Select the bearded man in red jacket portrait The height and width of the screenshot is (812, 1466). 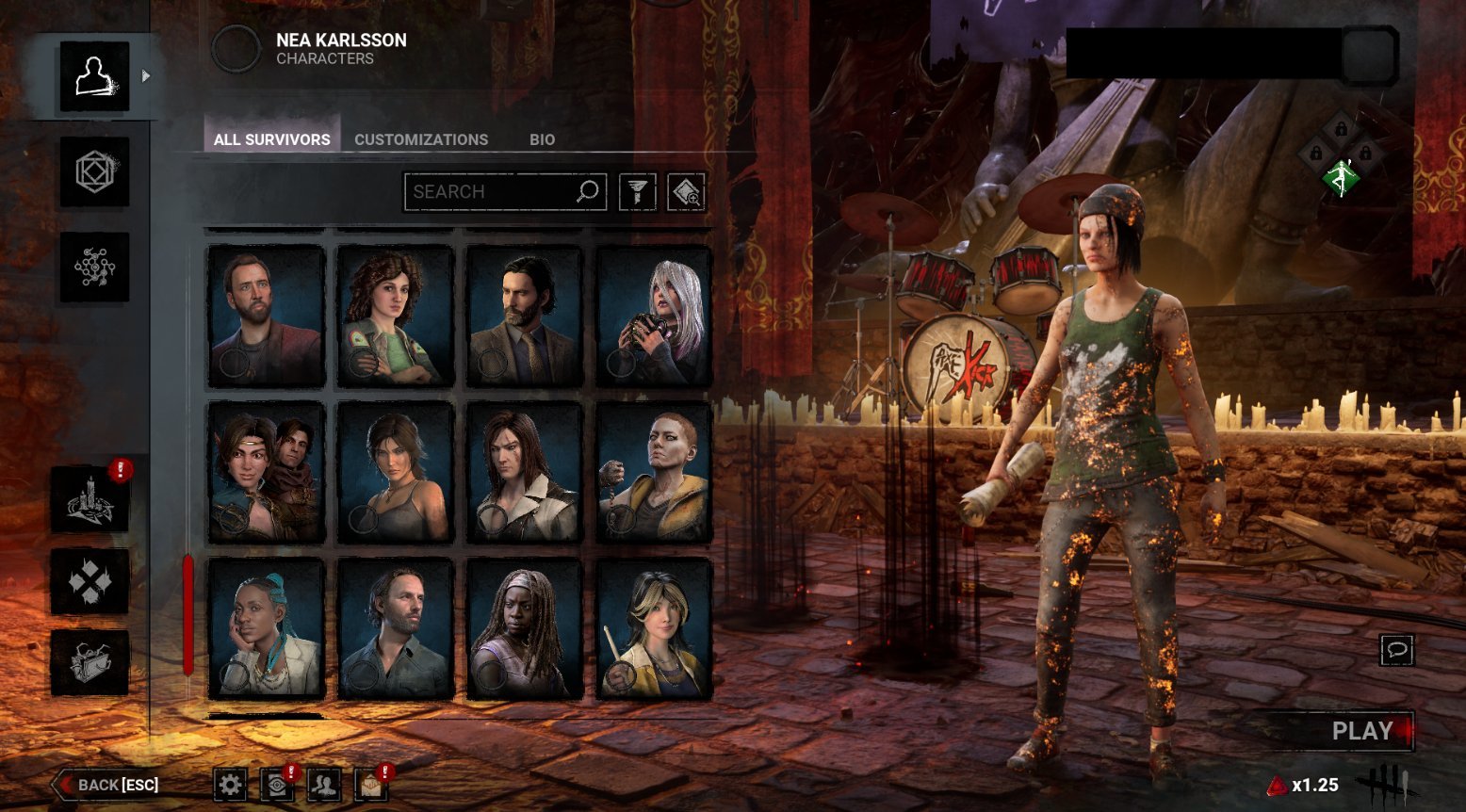pyautogui.click(x=267, y=316)
